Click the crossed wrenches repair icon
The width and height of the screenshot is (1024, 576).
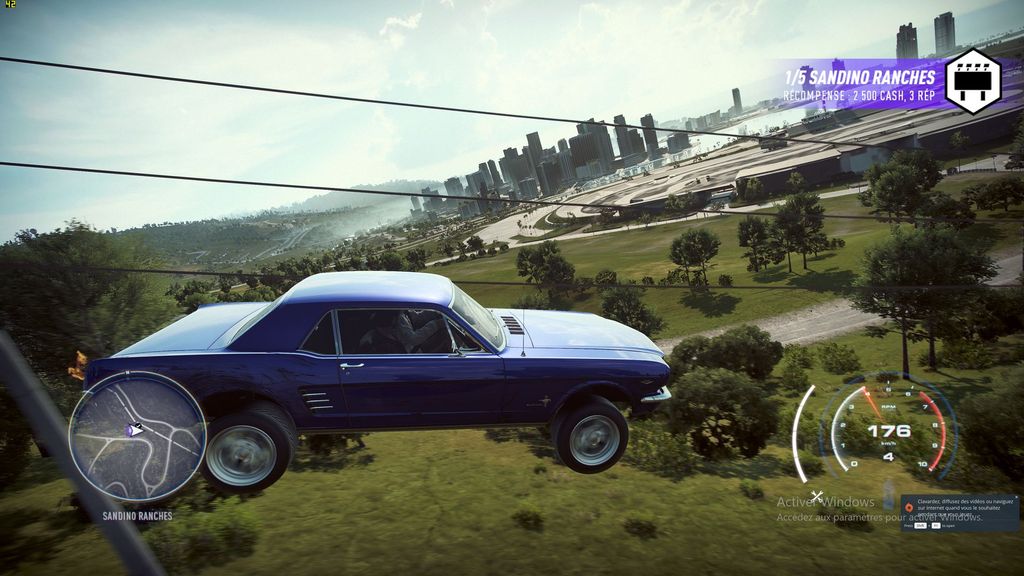pyautogui.click(x=817, y=496)
